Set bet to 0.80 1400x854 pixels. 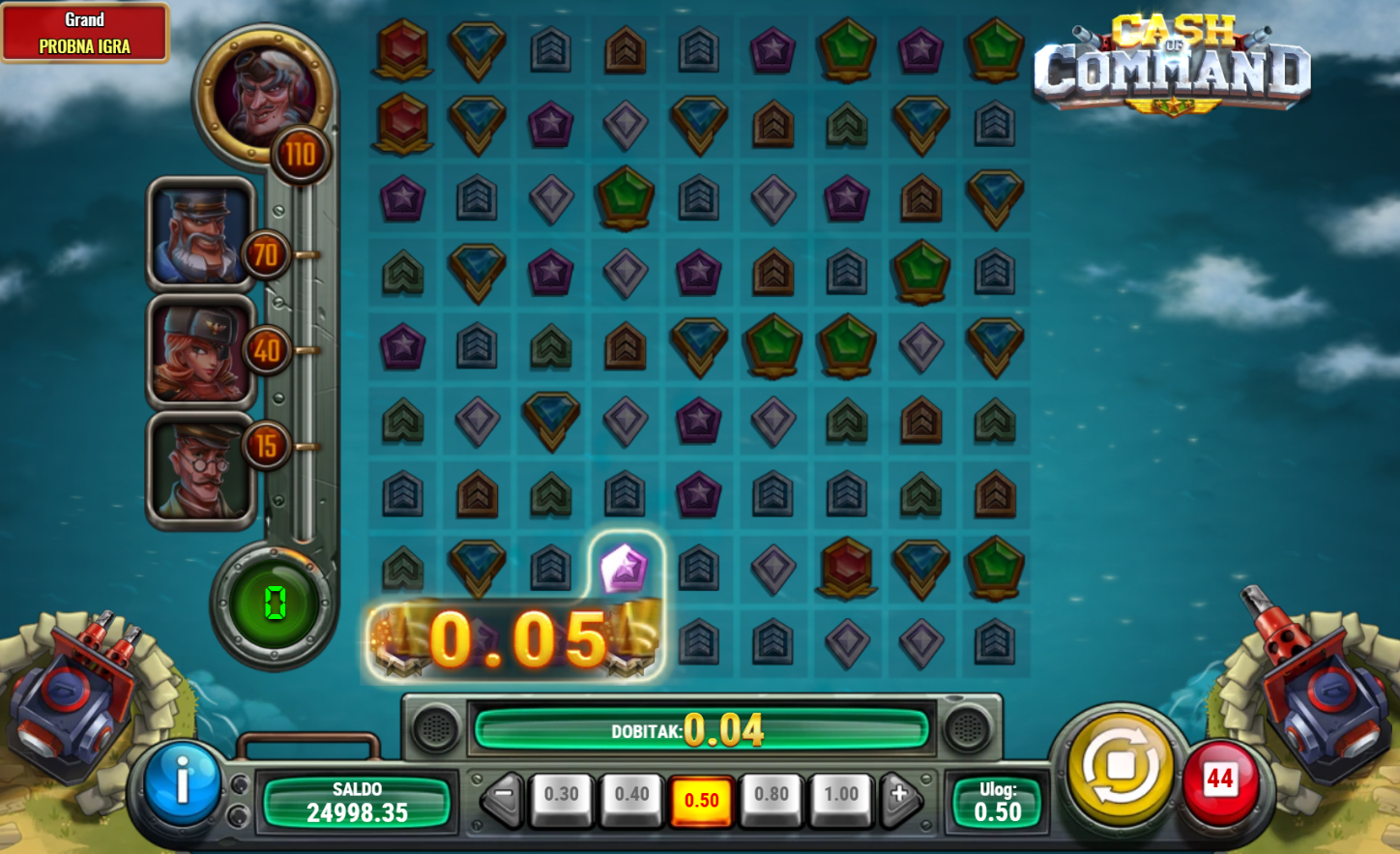click(772, 797)
